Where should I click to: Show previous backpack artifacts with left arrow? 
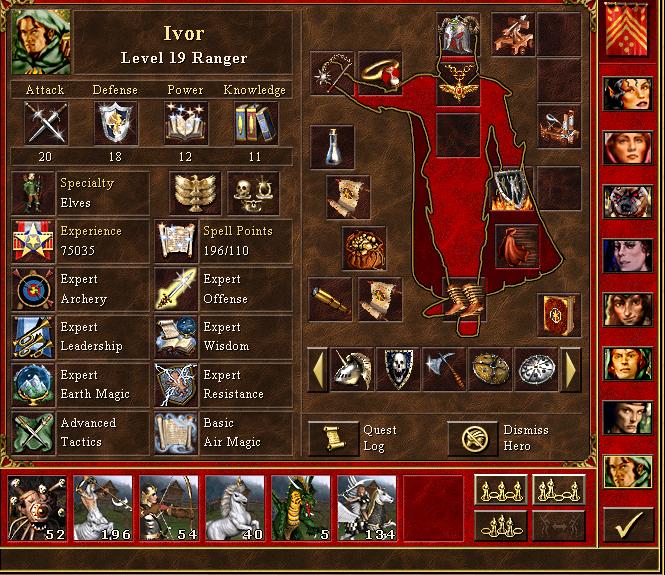pos(316,369)
